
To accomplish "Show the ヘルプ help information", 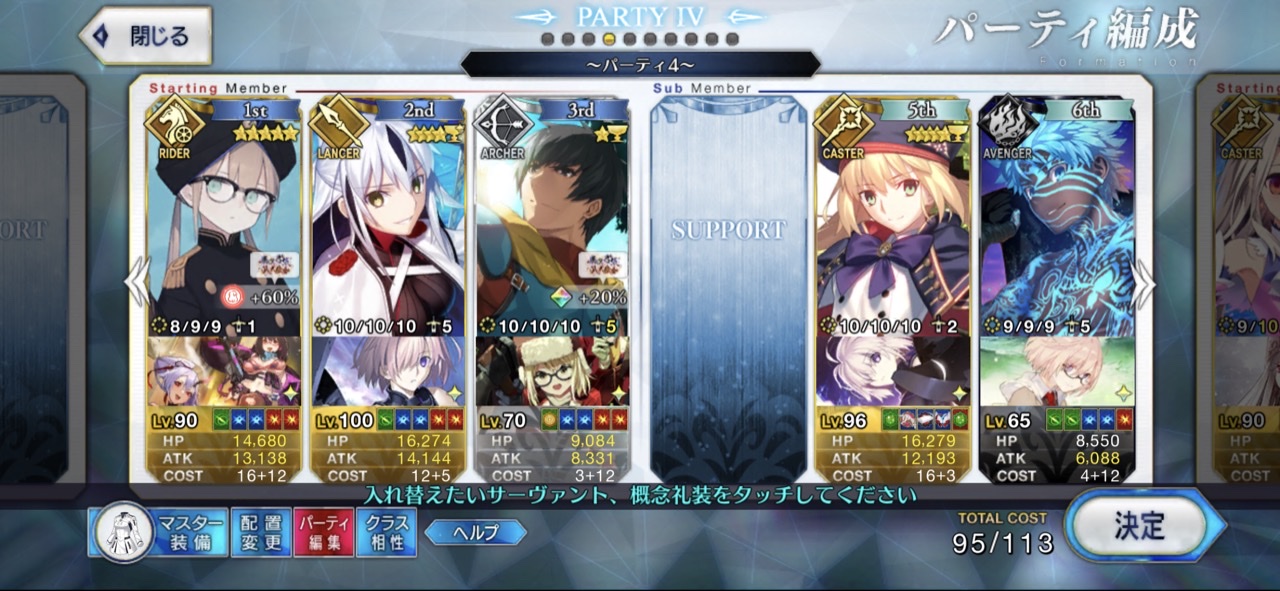I will click(x=475, y=532).
